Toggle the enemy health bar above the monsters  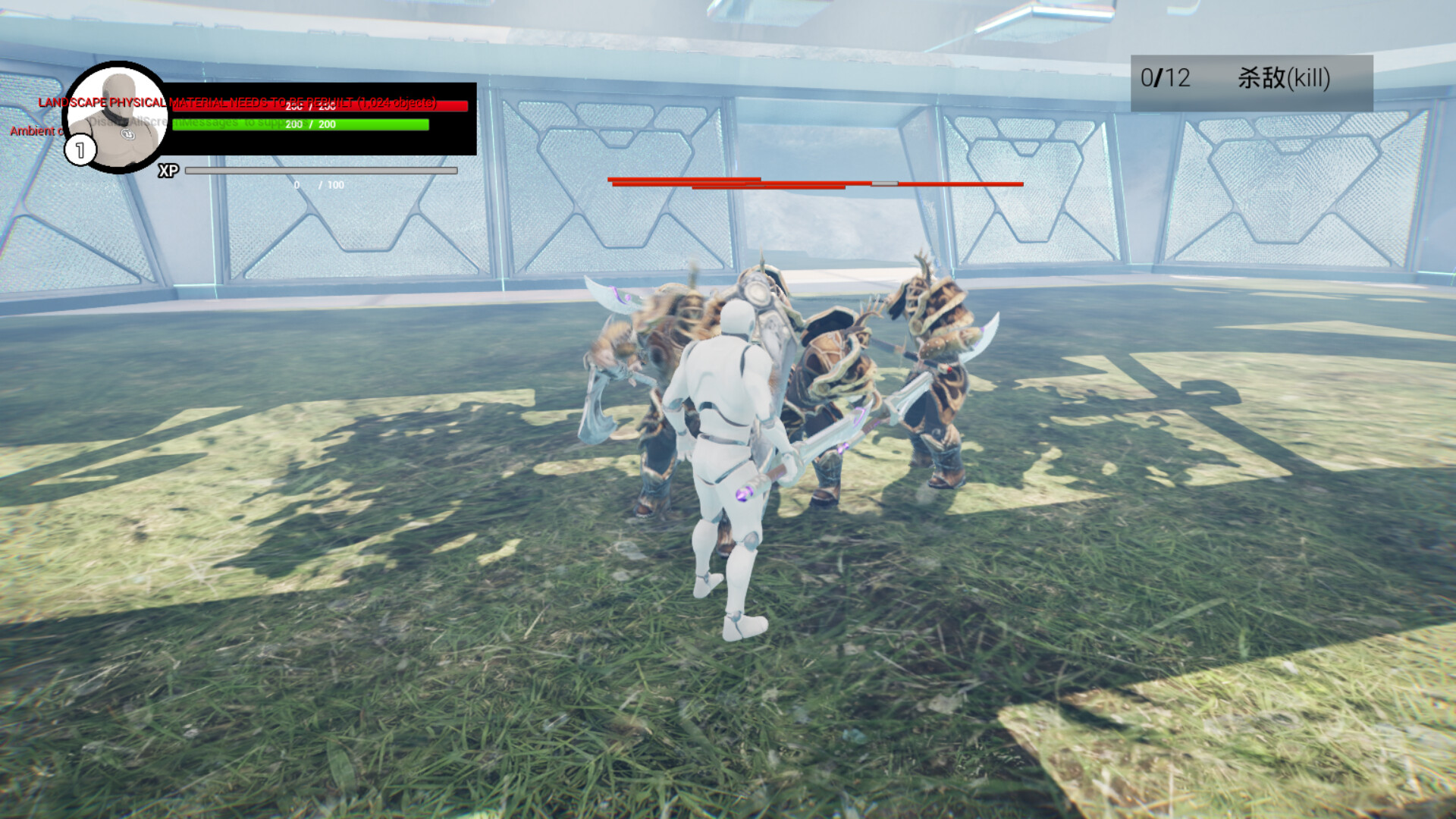(815, 184)
